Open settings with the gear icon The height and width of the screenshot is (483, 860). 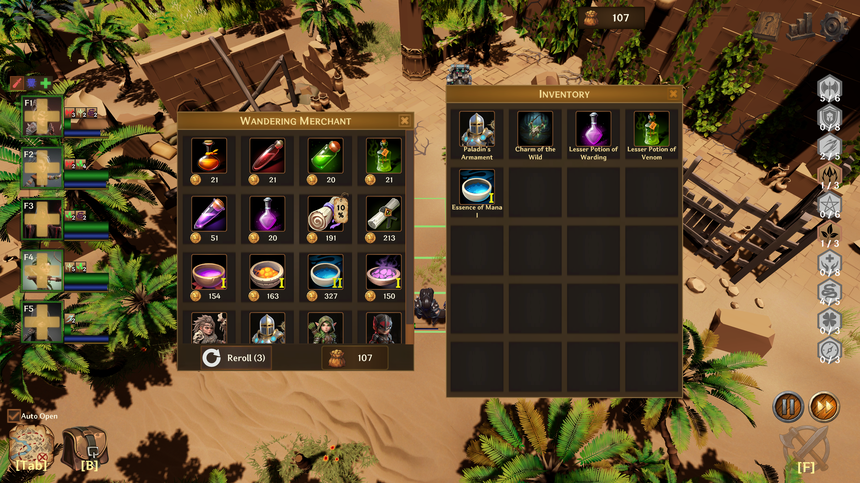[x=834, y=27]
